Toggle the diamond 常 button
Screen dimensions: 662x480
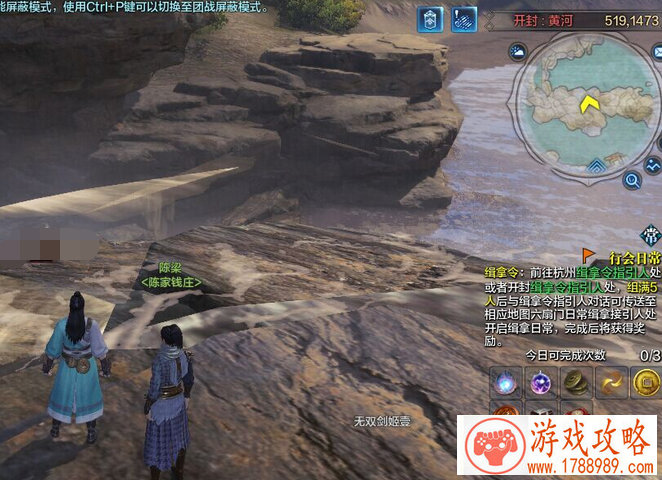pyautogui.click(x=652, y=235)
